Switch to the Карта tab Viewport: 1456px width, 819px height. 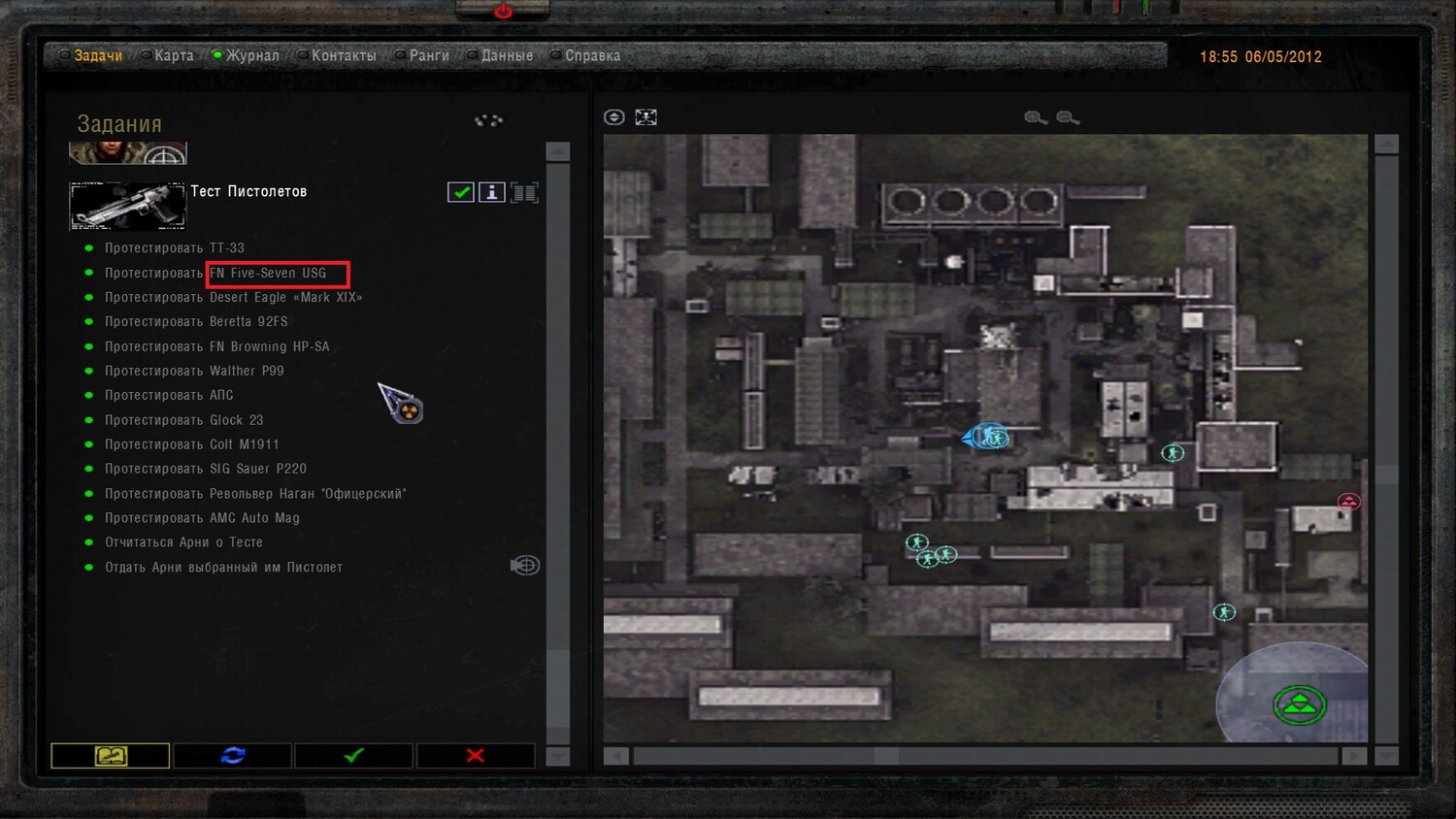[x=173, y=56]
